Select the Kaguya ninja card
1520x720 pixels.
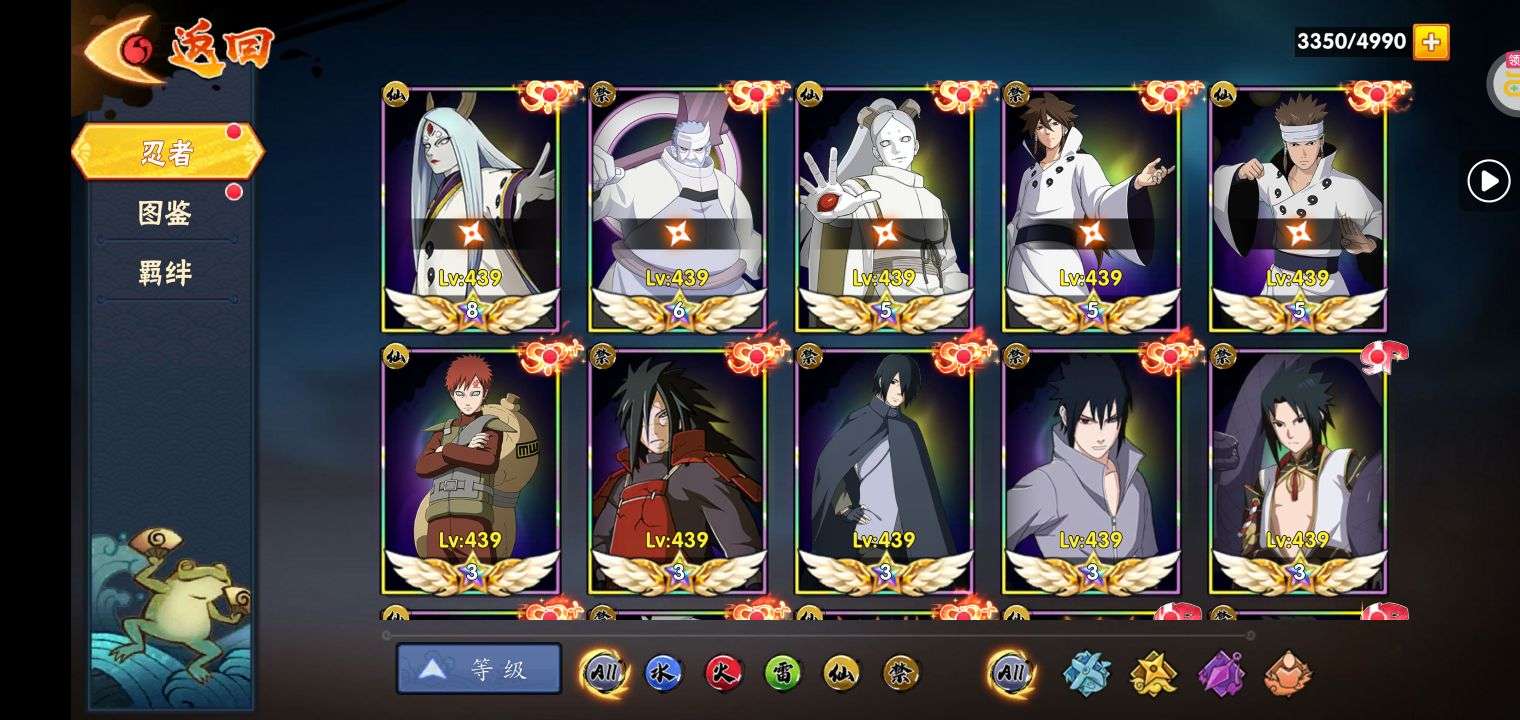pos(471,208)
